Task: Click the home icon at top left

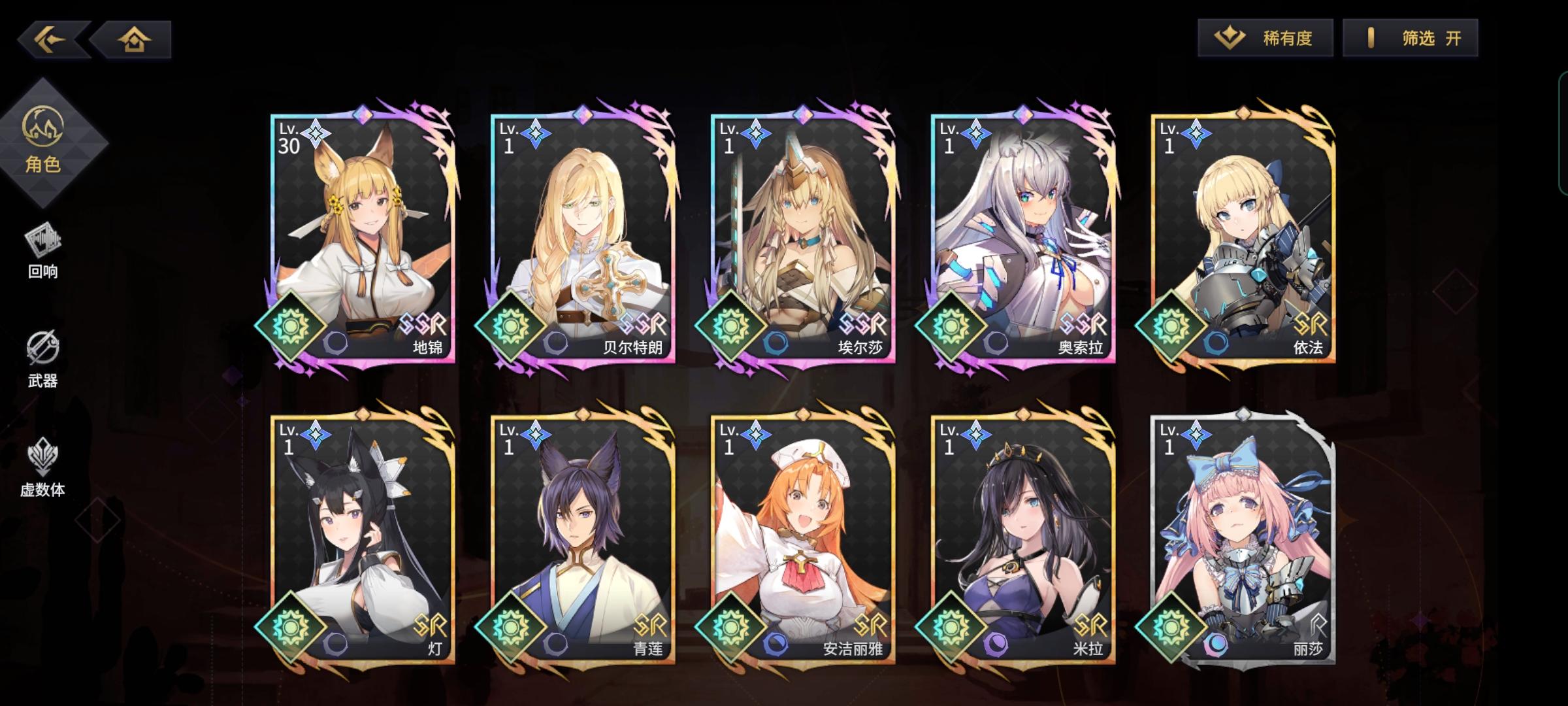Action: click(134, 39)
